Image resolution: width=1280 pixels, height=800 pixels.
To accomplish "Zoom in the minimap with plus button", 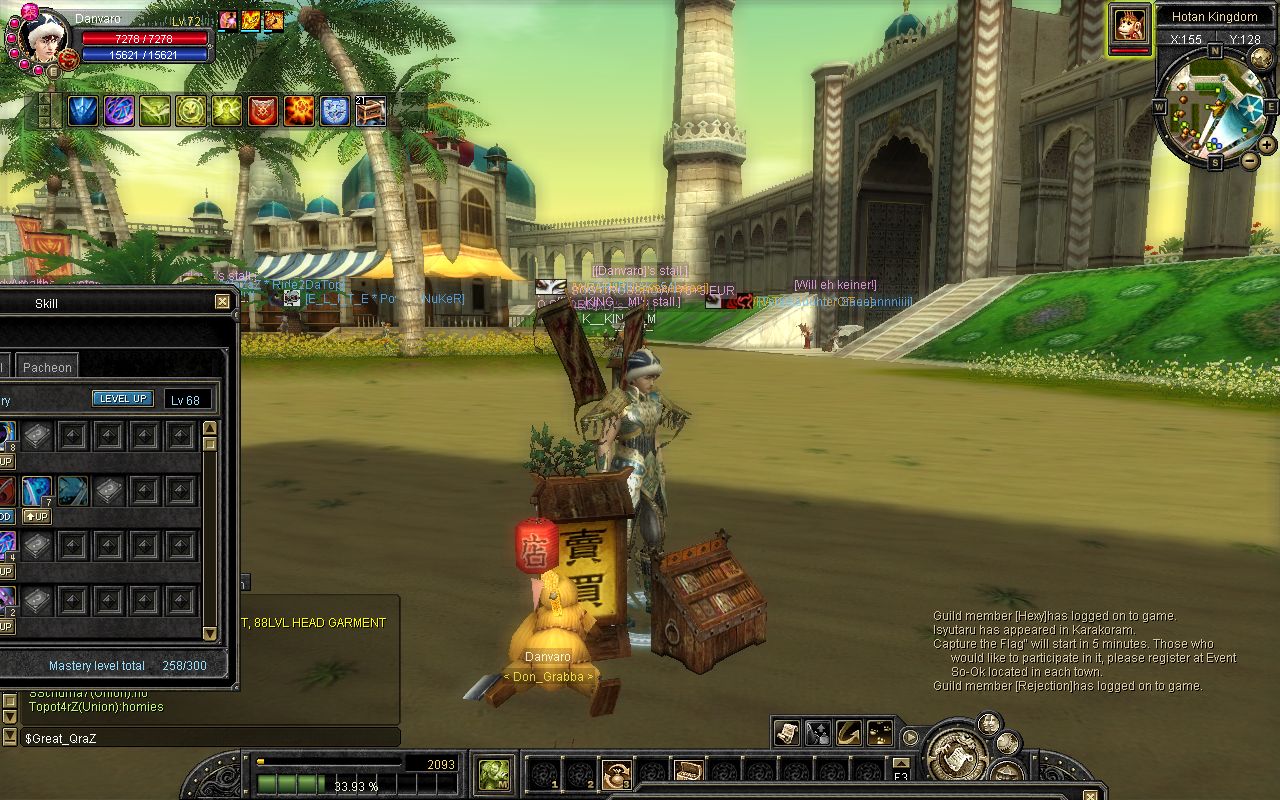I will pos(1267,145).
